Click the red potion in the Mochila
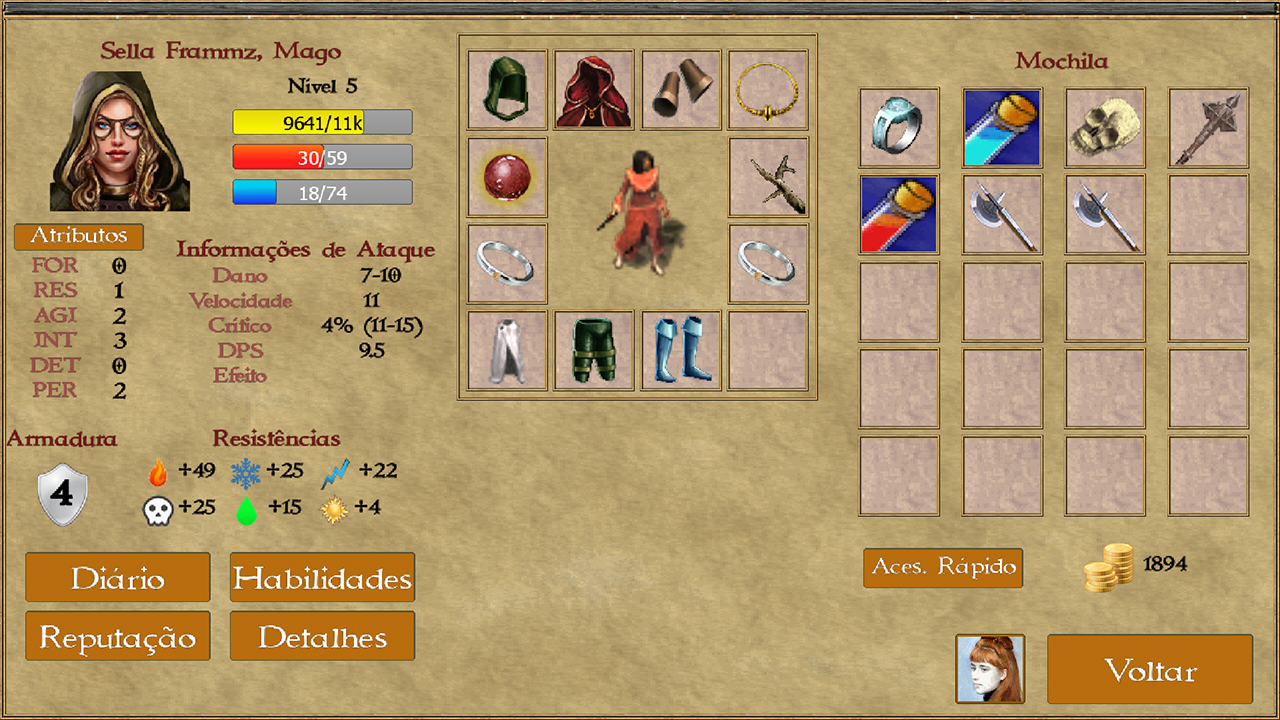 (x=898, y=214)
